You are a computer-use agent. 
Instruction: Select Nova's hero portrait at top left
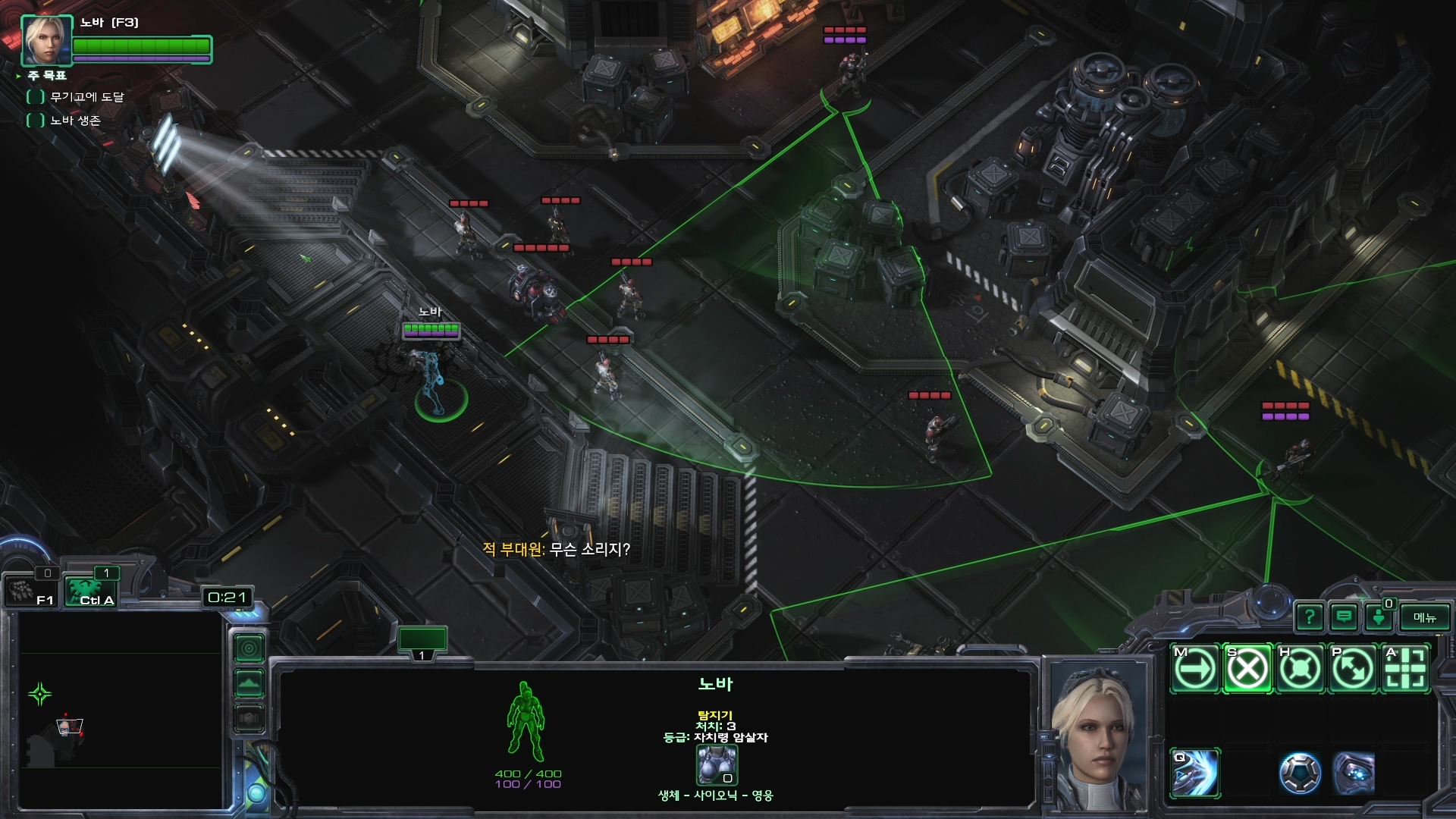pyautogui.click(x=46, y=40)
